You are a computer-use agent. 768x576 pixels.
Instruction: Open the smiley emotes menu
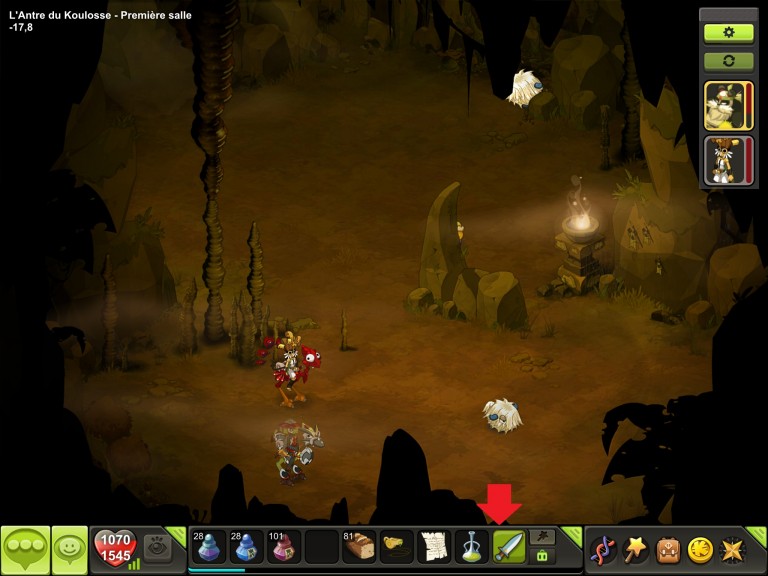pos(70,549)
